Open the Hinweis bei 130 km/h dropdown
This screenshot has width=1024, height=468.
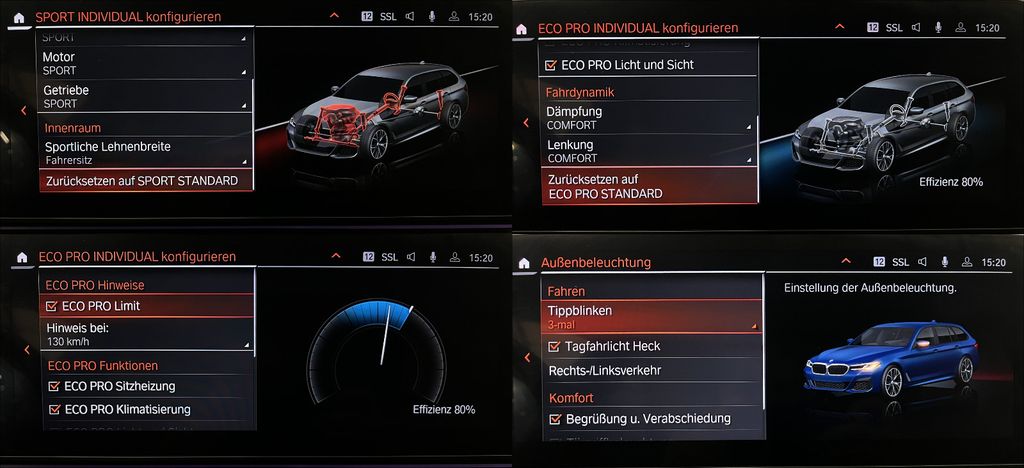click(148, 334)
